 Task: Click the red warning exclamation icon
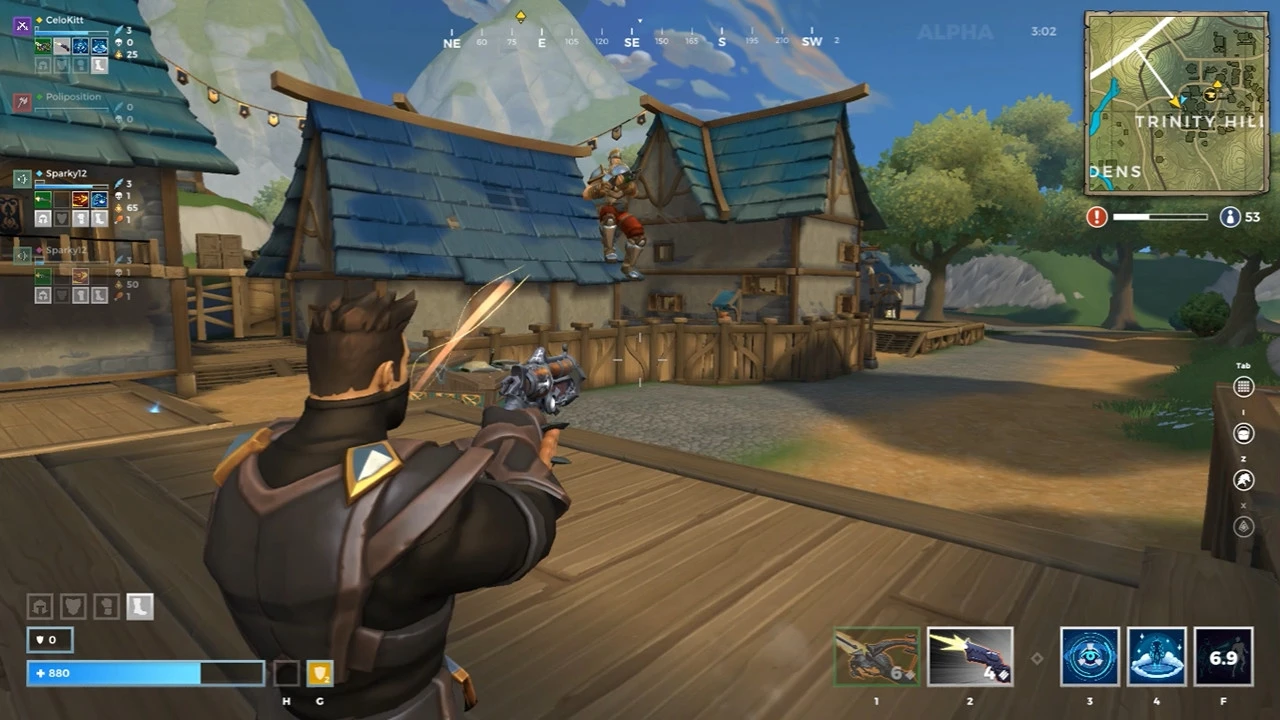pos(1096,216)
